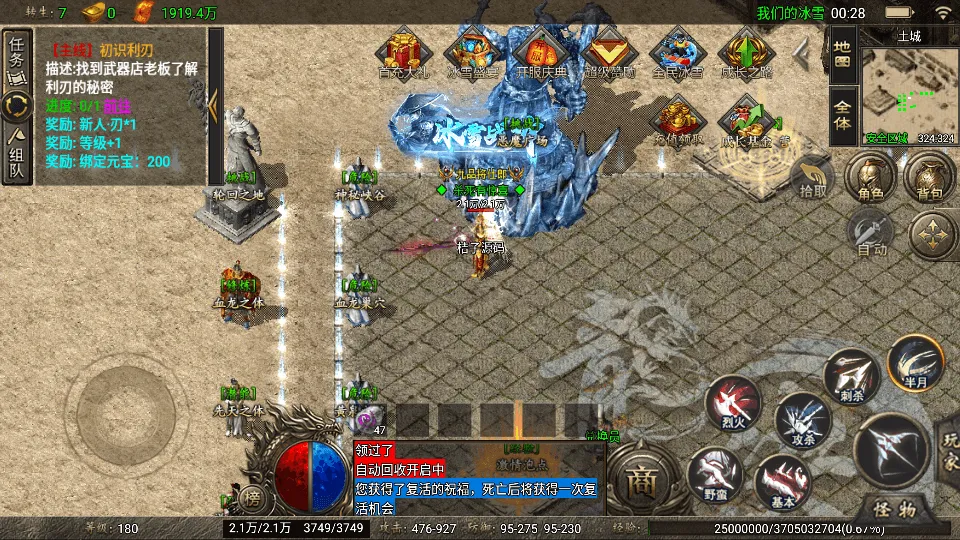This screenshot has width=960, height=540.
Task: Open the 充值领取 recharge reward icon
Action: coord(676,122)
